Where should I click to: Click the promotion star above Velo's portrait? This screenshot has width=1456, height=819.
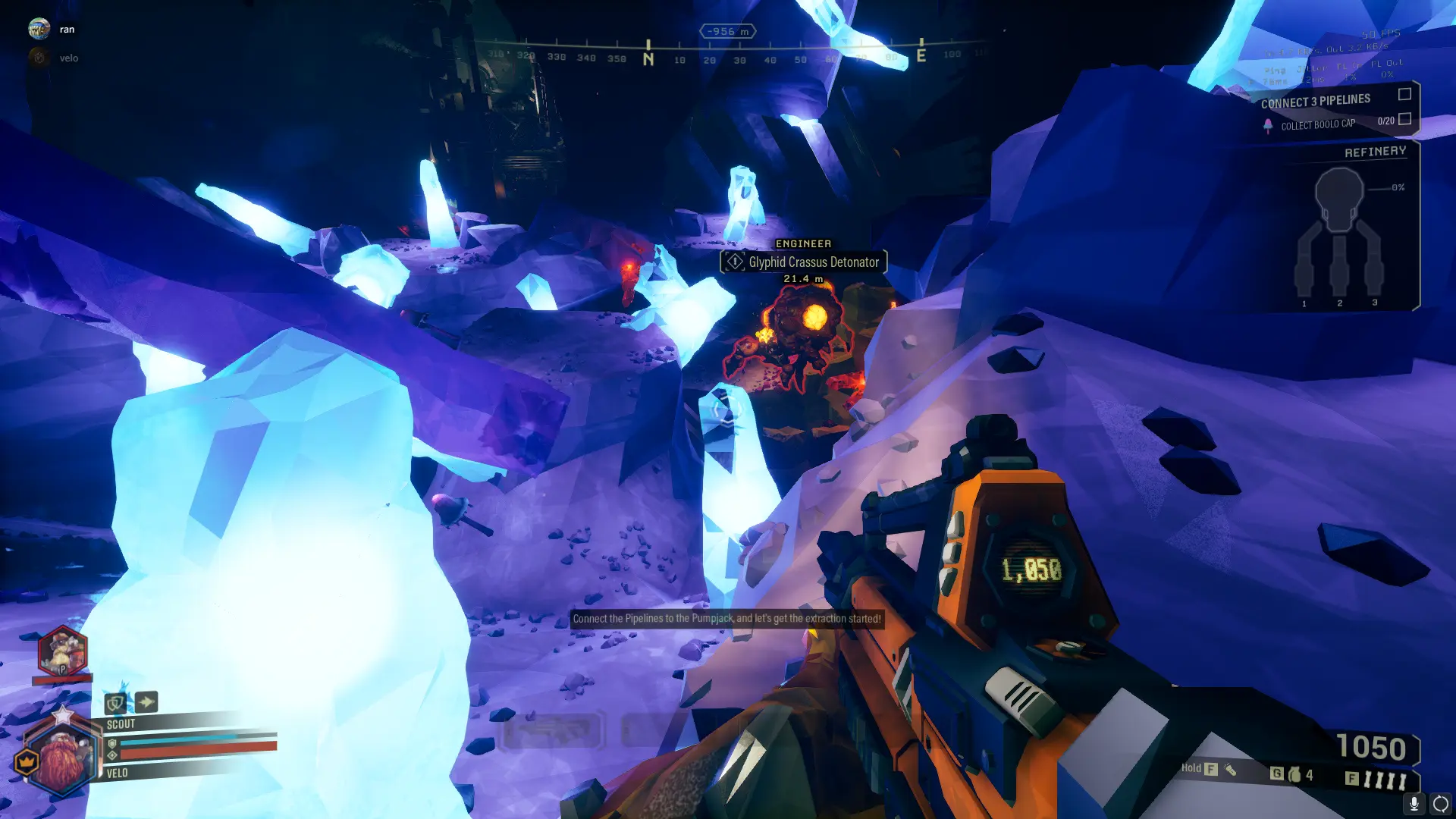point(62,714)
